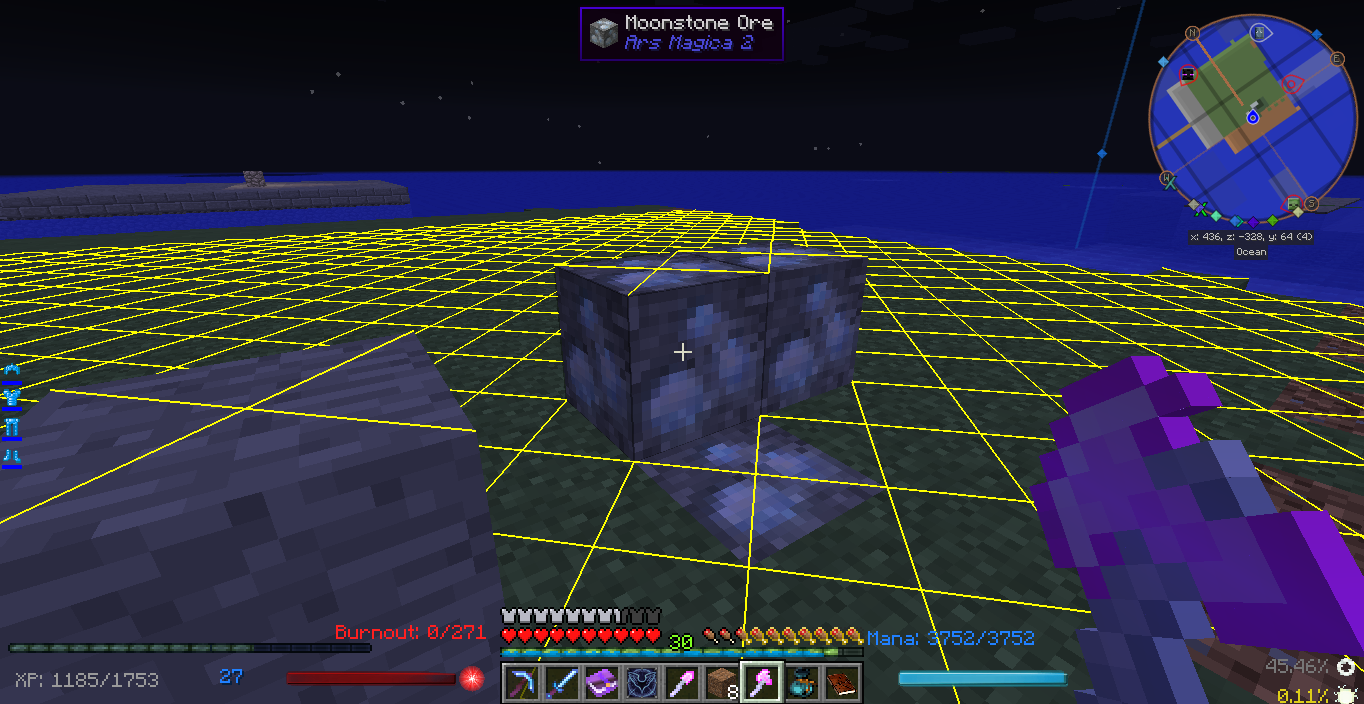
Task: Click the chestplate armor status icon
Action: [12, 399]
